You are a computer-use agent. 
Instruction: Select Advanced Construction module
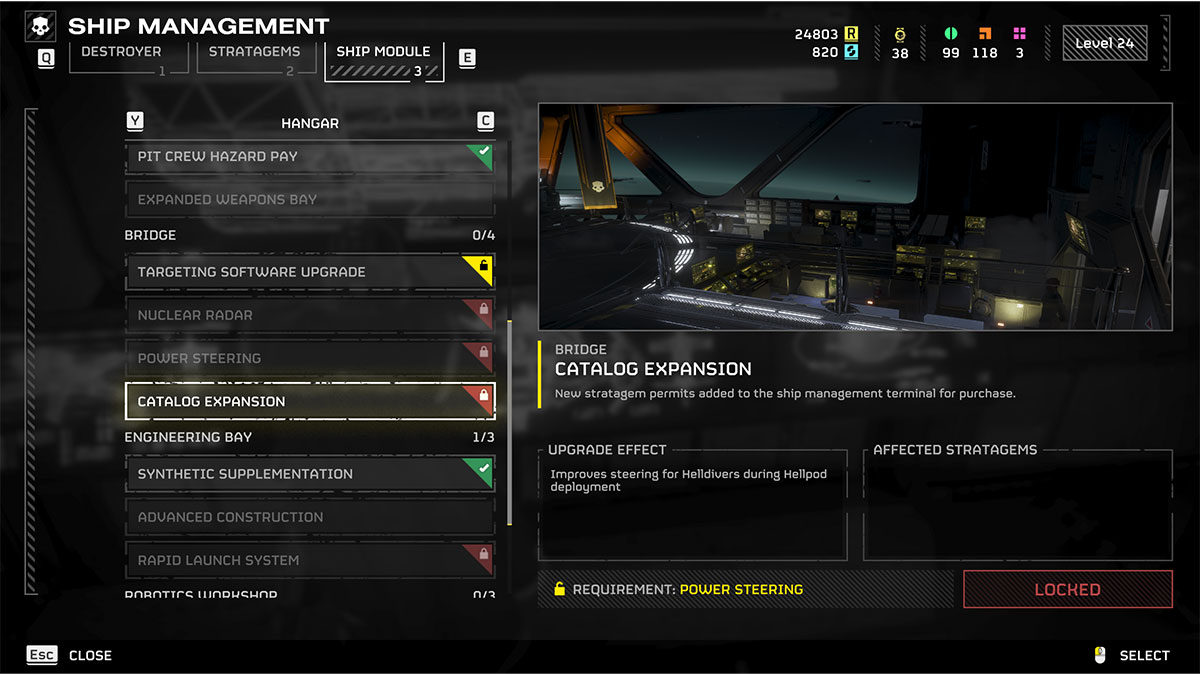tap(309, 517)
